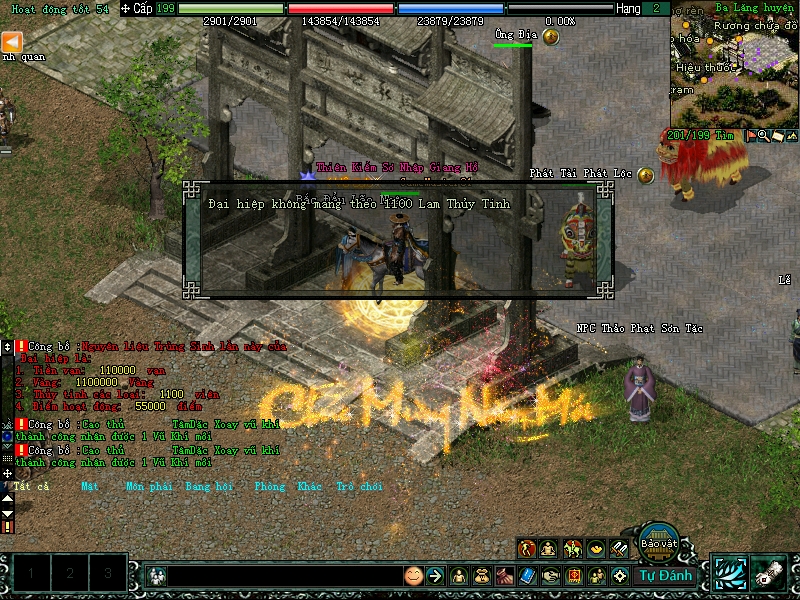Click the handshake icon
Image resolution: width=800 pixels, height=600 pixels.
pyautogui.click(x=551, y=576)
